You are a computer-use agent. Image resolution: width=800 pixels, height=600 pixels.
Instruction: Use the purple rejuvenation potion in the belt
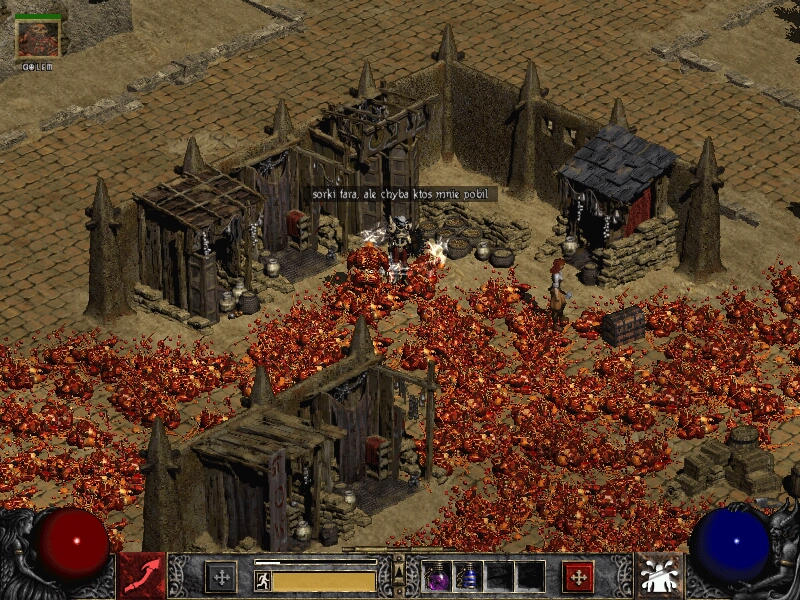tap(438, 577)
